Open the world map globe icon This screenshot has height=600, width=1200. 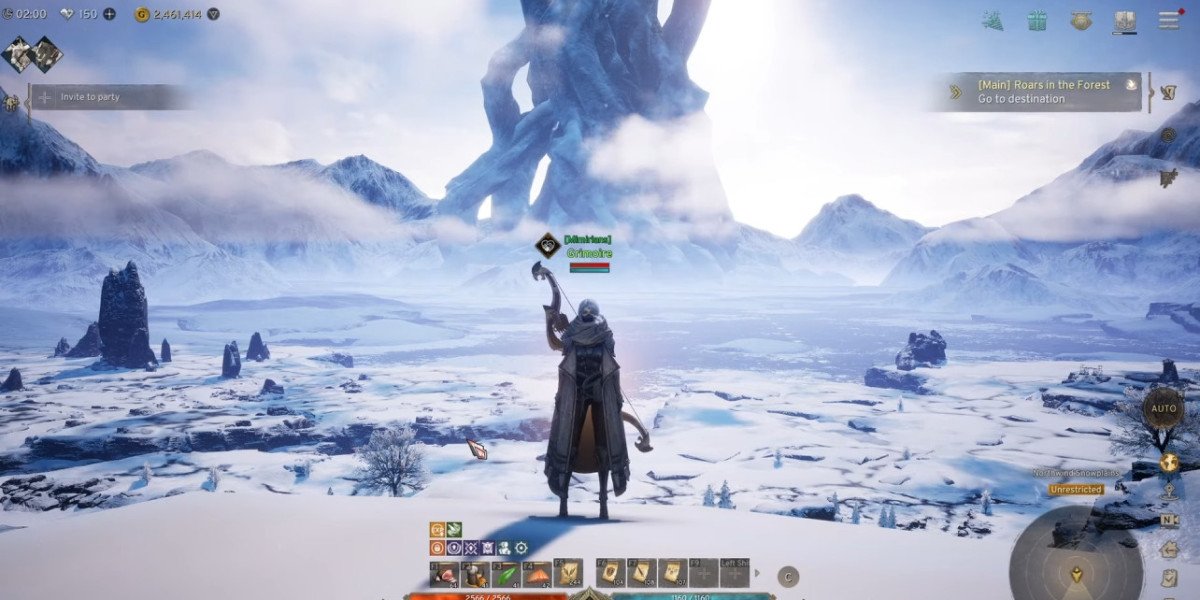[1167, 462]
